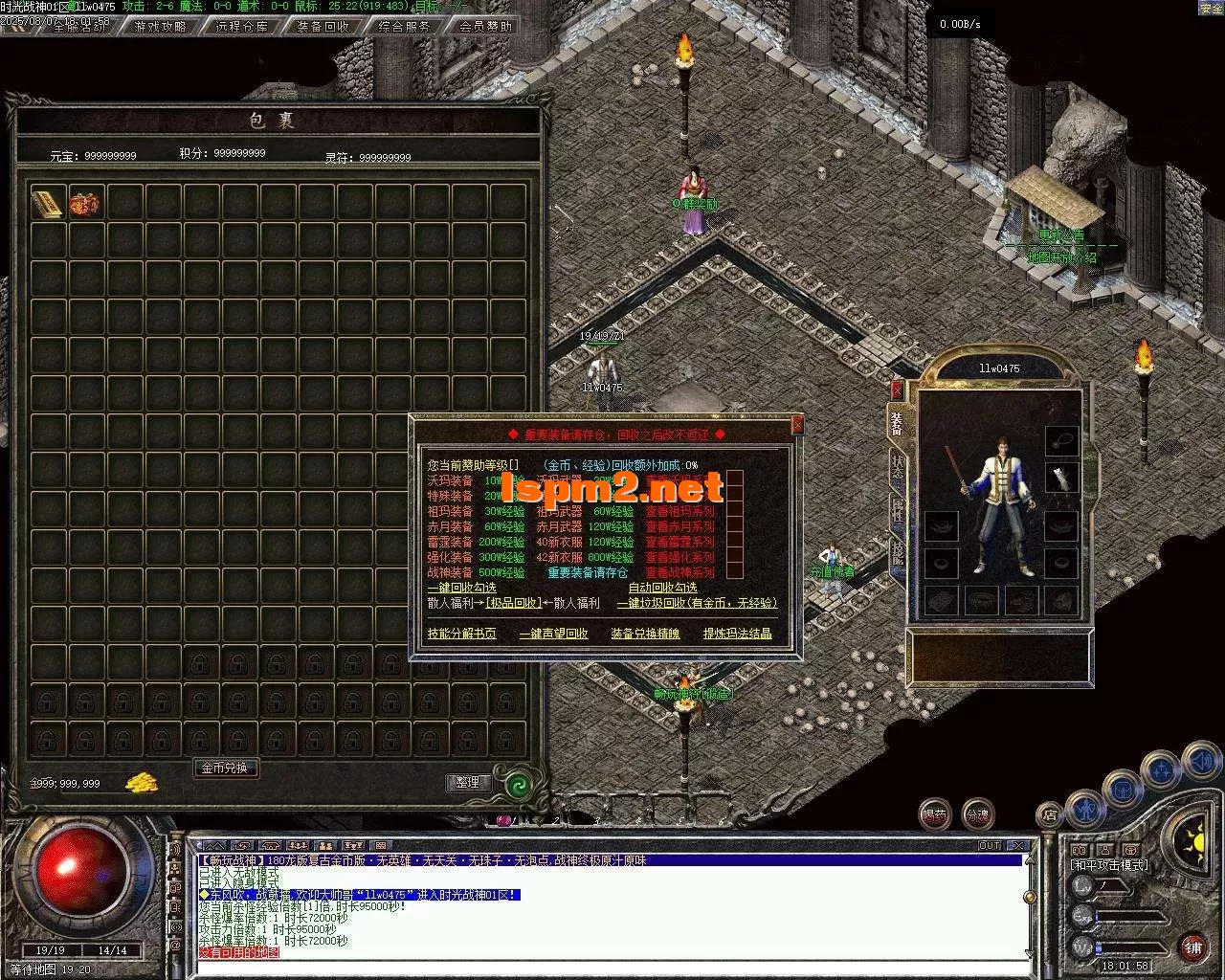Click the 金币兑换 gold exchange button
Screen dimensions: 1225x980
(x=226, y=768)
